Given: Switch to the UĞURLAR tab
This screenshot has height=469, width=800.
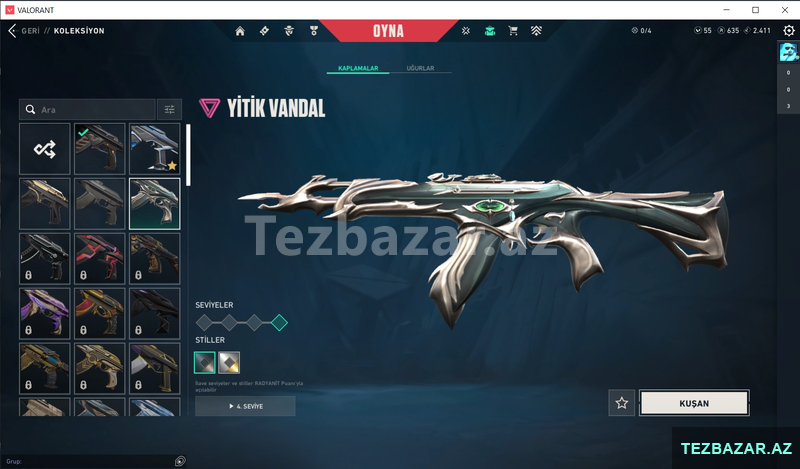Looking at the screenshot, I should click(x=420, y=68).
